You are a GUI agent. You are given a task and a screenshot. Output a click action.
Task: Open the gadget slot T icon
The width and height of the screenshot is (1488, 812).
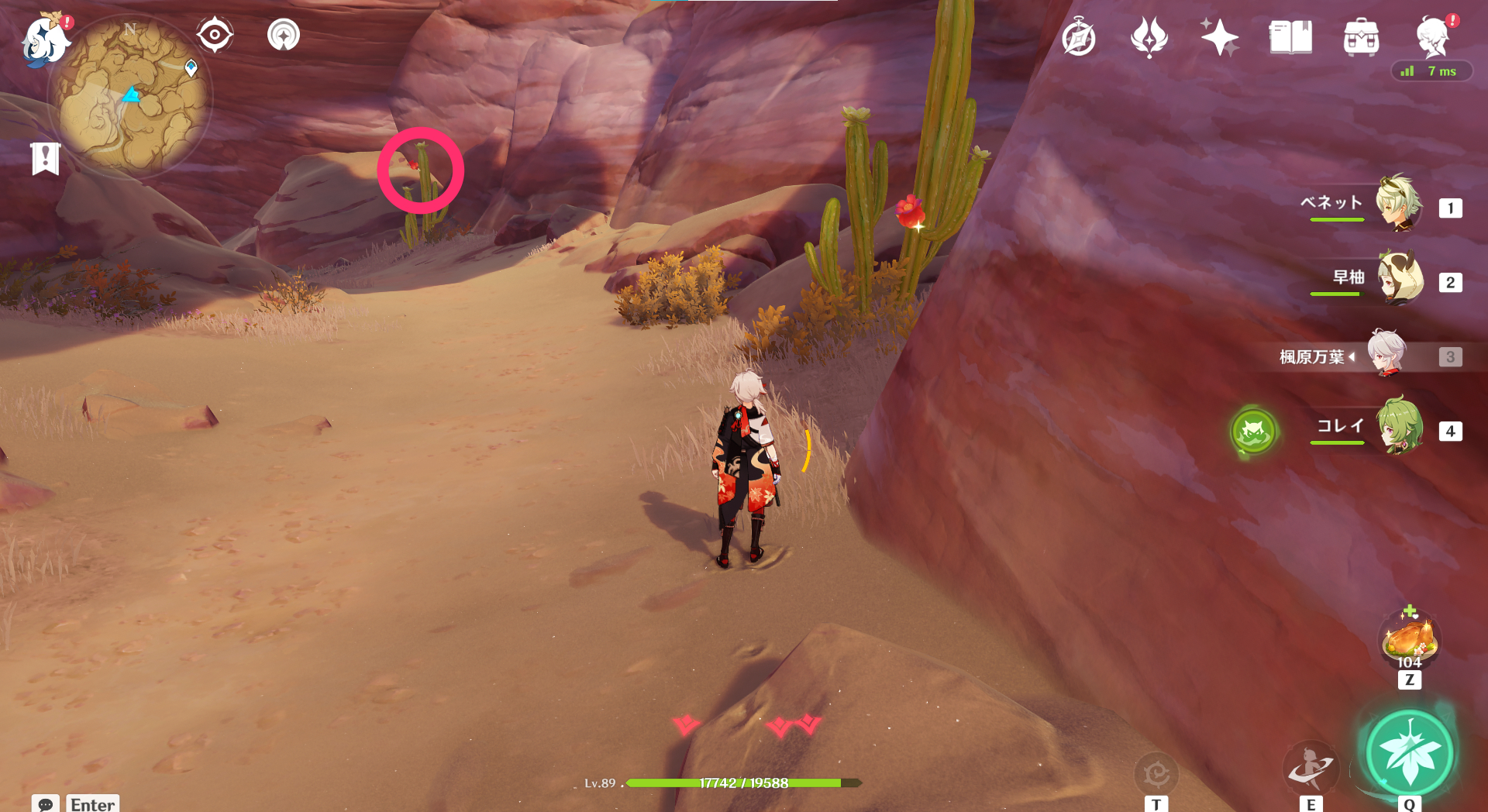tap(1156, 773)
